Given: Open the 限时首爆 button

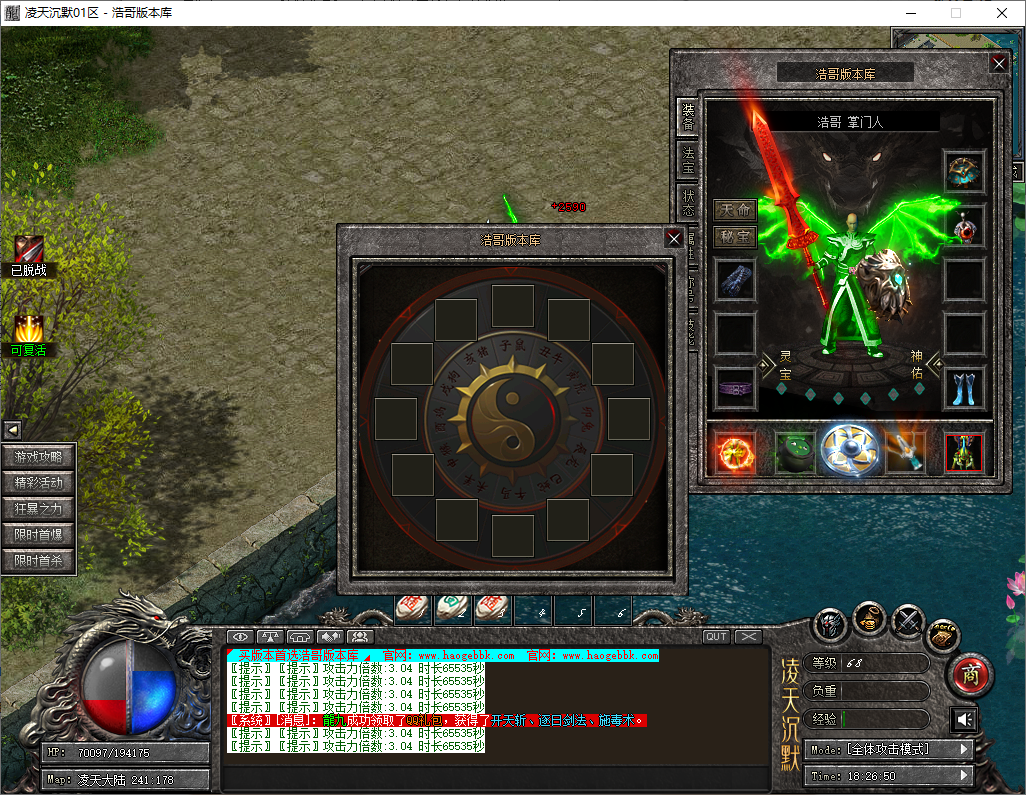Looking at the screenshot, I should [39, 535].
